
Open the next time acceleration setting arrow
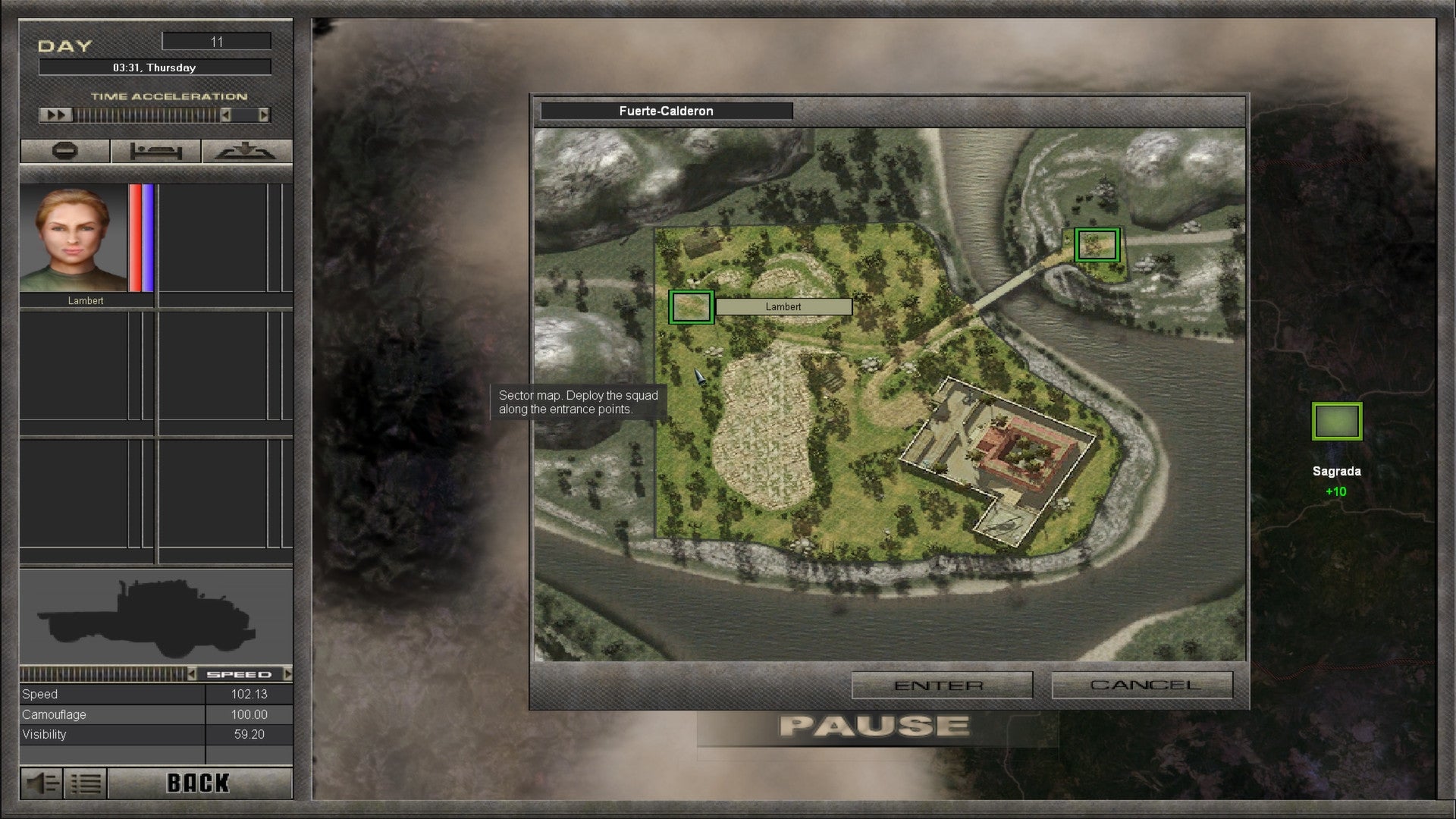tap(264, 116)
